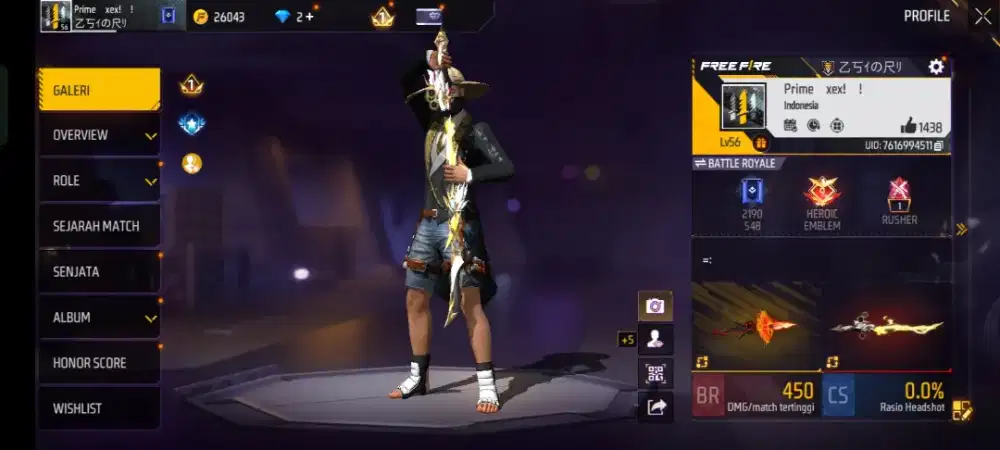Switch to the Role tab
The height and width of the screenshot is (450, 1000).
(x=98, y=181)
